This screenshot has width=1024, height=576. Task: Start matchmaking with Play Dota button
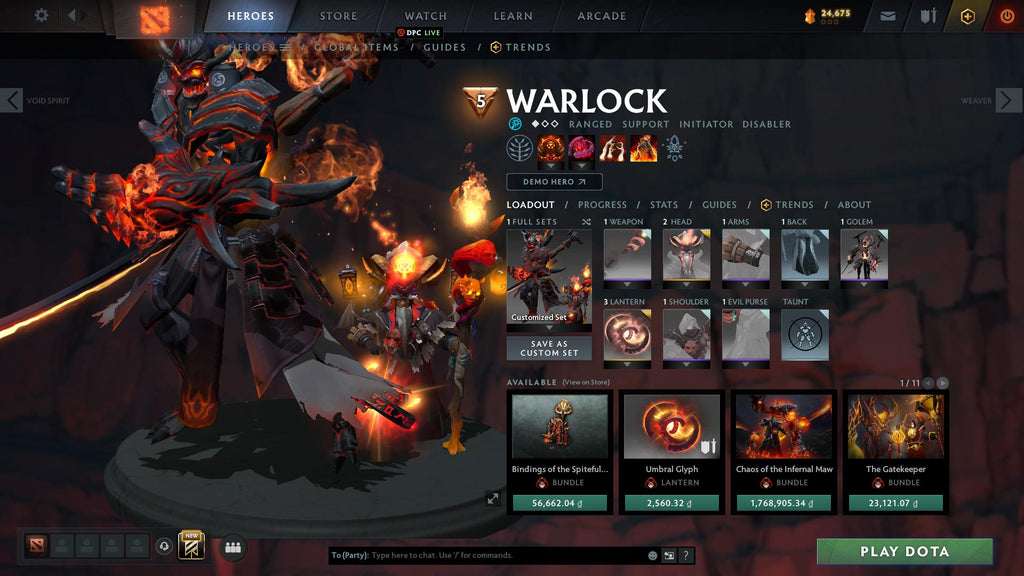click(904, 551)
